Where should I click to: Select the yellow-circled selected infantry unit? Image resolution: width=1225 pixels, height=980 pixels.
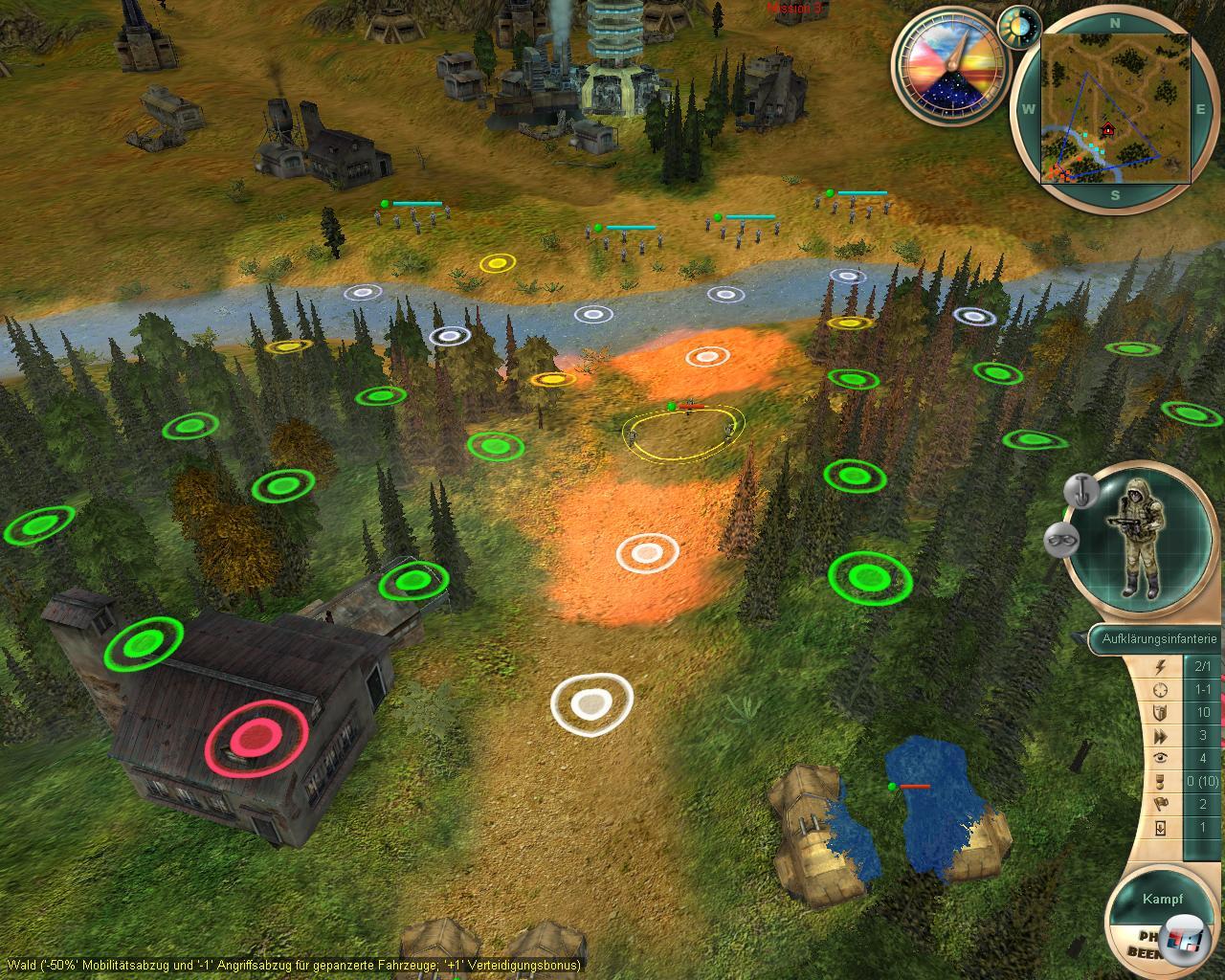click(x=683, y=433)
